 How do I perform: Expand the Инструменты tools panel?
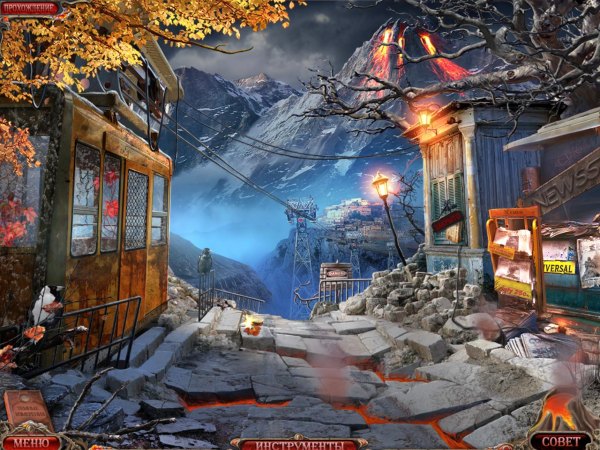298,442
